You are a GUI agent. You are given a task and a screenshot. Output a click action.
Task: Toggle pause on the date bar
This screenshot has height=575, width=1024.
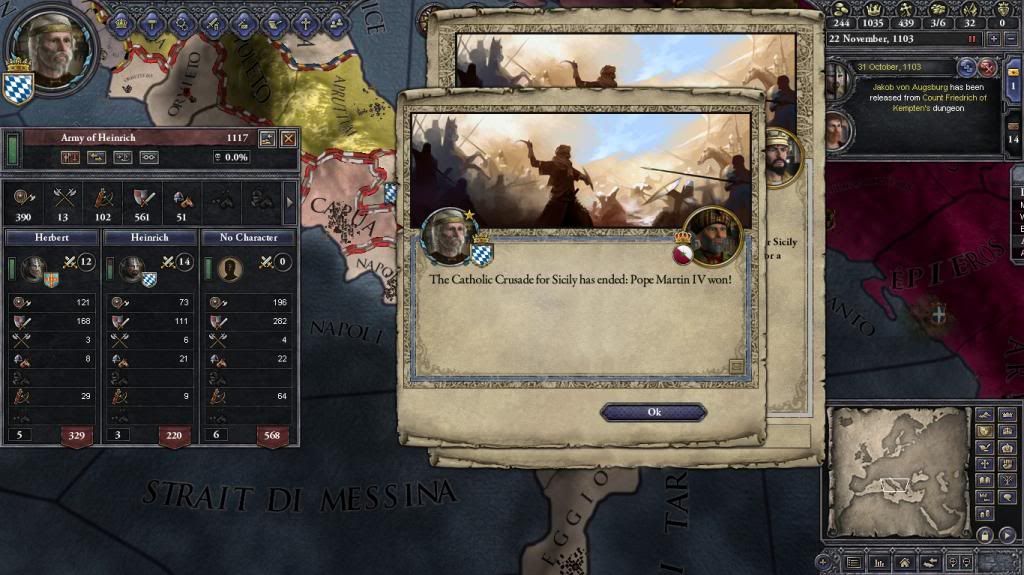[970, 38]
